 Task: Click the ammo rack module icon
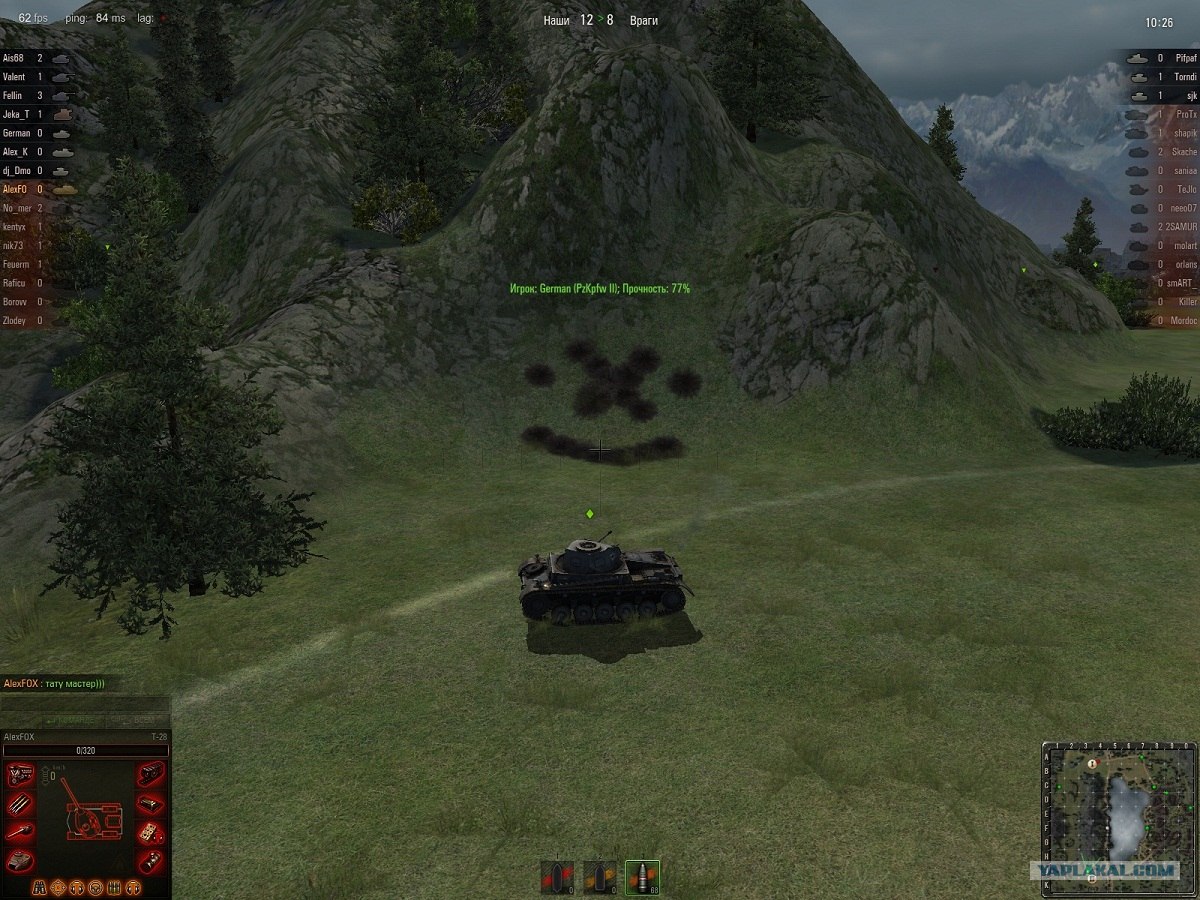[x=21, y=803]
